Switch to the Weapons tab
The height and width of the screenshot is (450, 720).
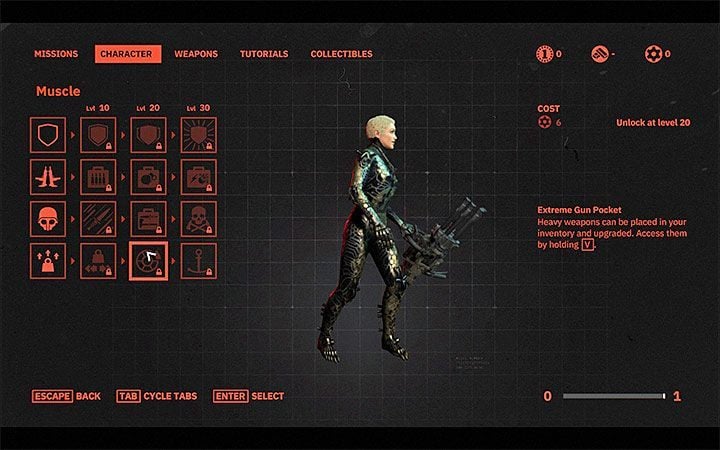[x=196, y=54]
